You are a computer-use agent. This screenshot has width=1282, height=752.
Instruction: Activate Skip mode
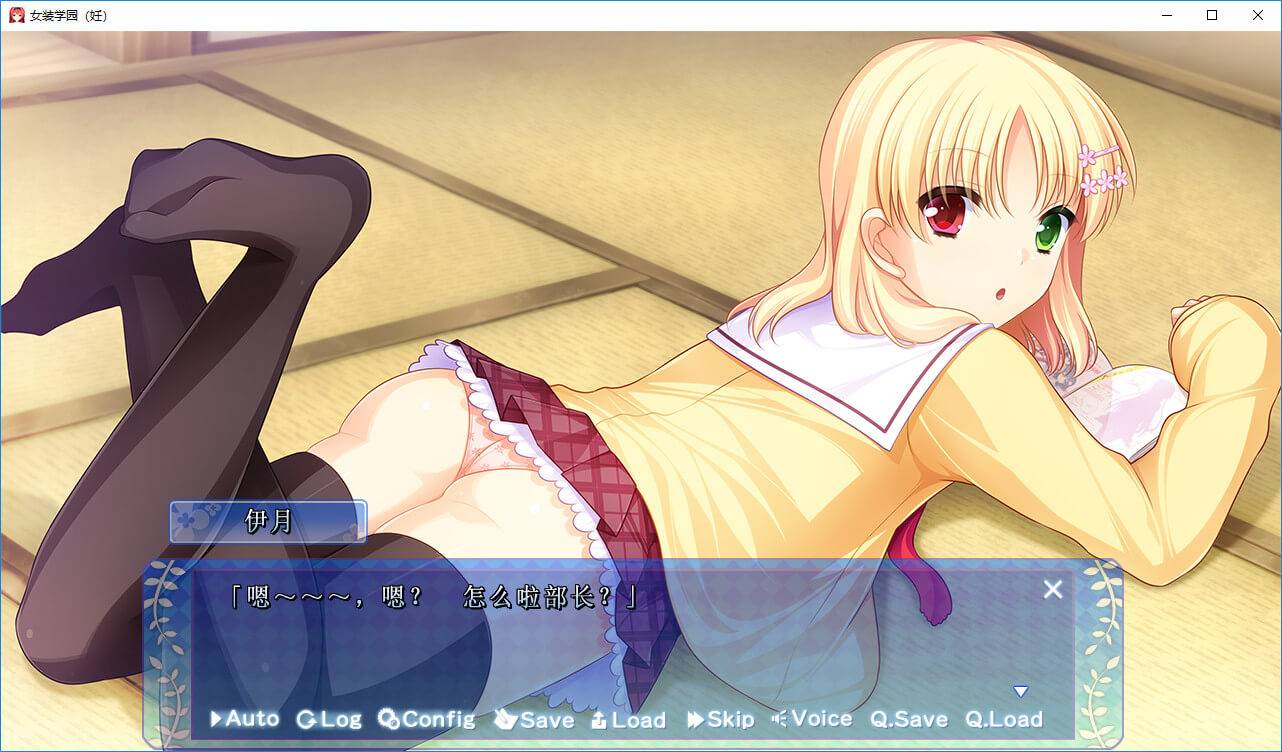pos(720,719)
